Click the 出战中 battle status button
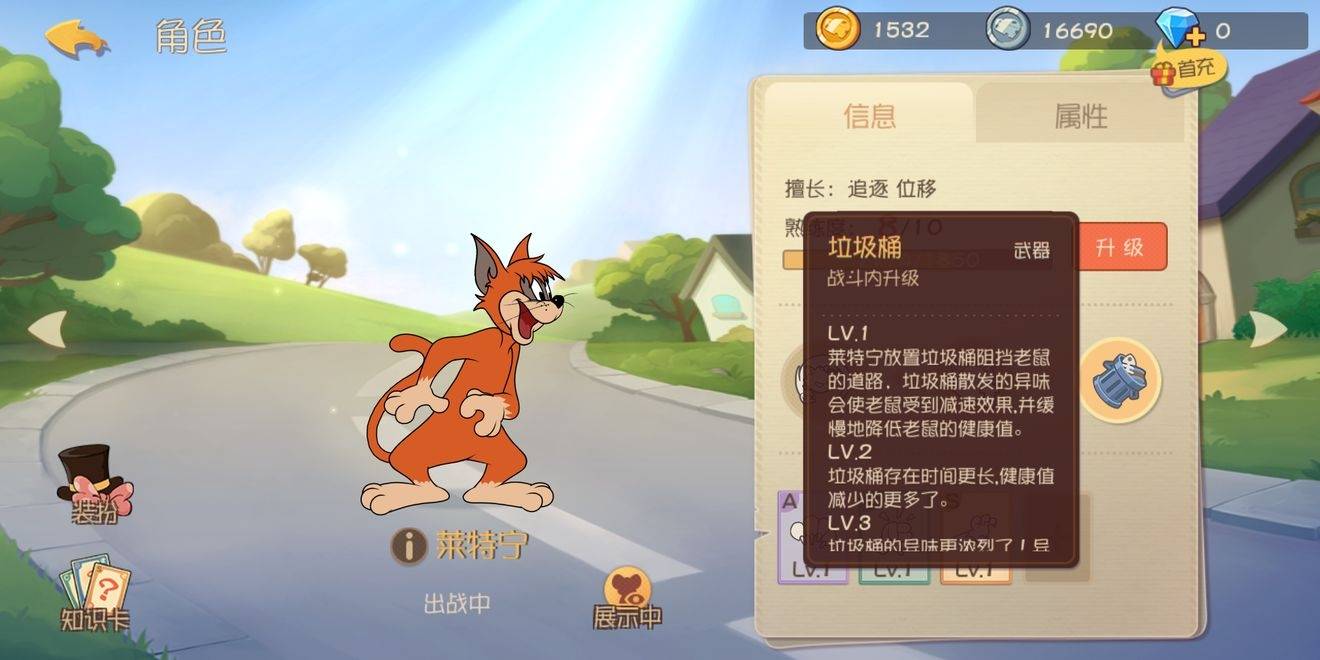This screenshot has height=660, width=1320. coord(457,604)
